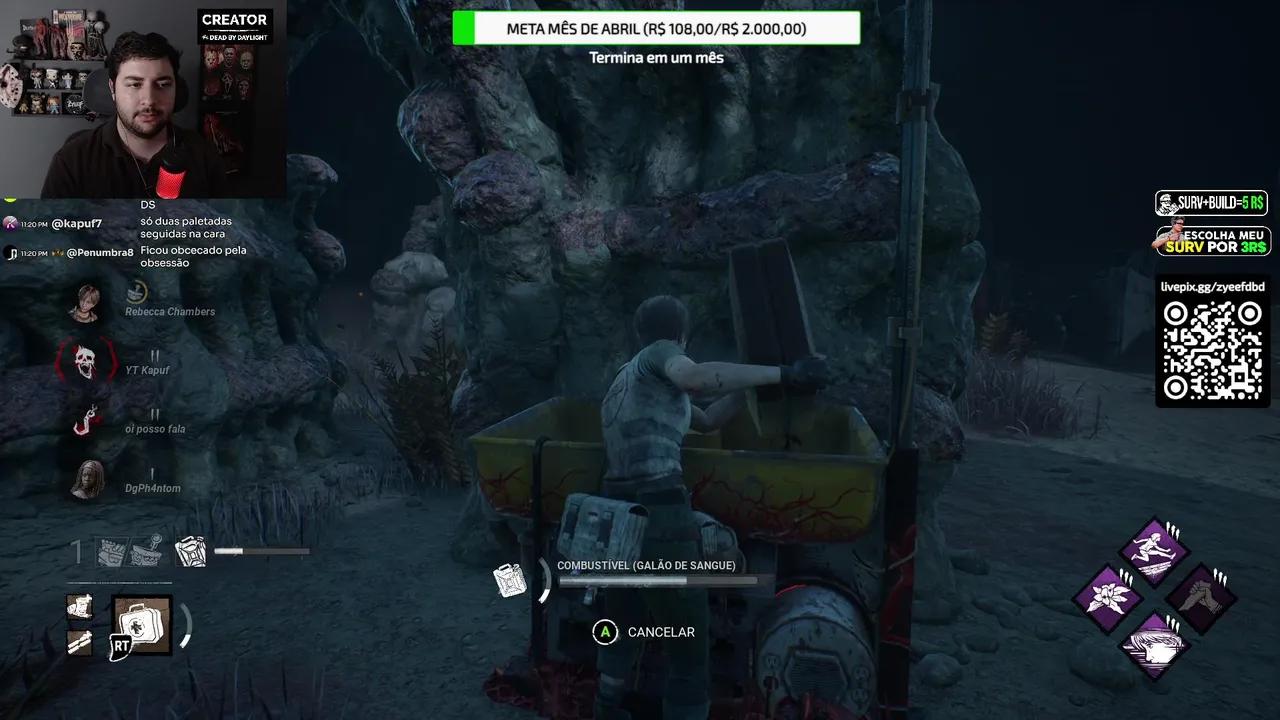Select the bandage add-on icon
Image resolution: width=1280 pixels, height=720 pixels.
tap(78, 607)
